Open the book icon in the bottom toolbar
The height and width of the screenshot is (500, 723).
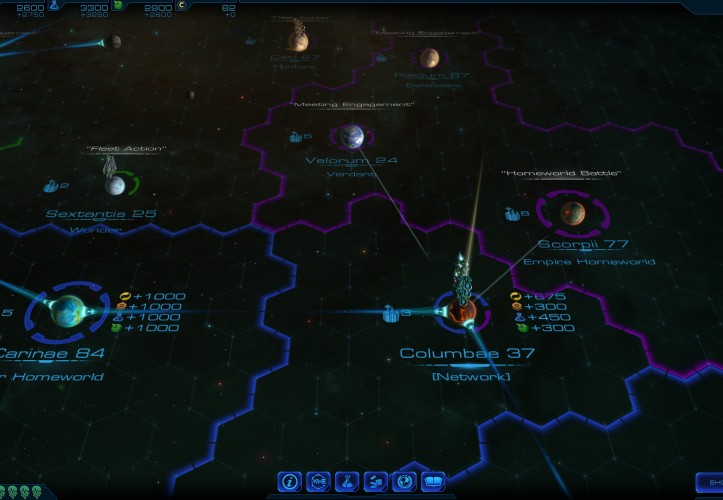click(x=433, y=481)
